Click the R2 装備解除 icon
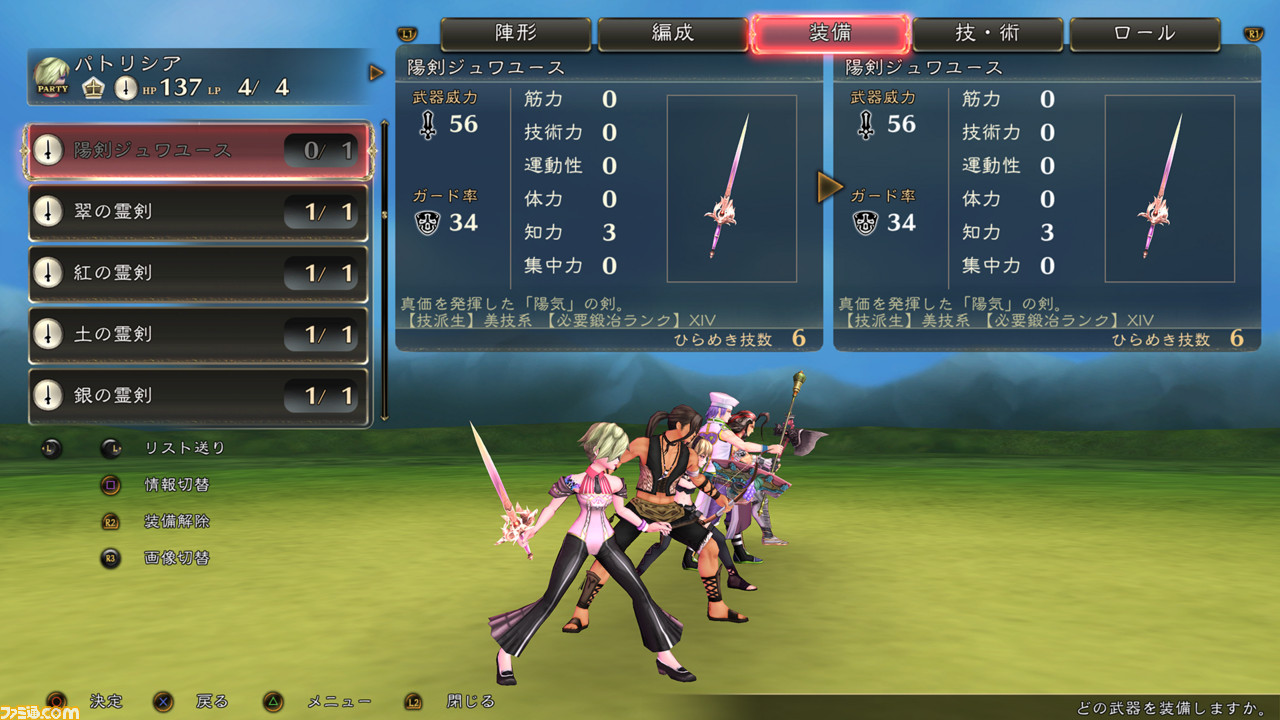The image size is (1280, 720). [x=110, y=521]
